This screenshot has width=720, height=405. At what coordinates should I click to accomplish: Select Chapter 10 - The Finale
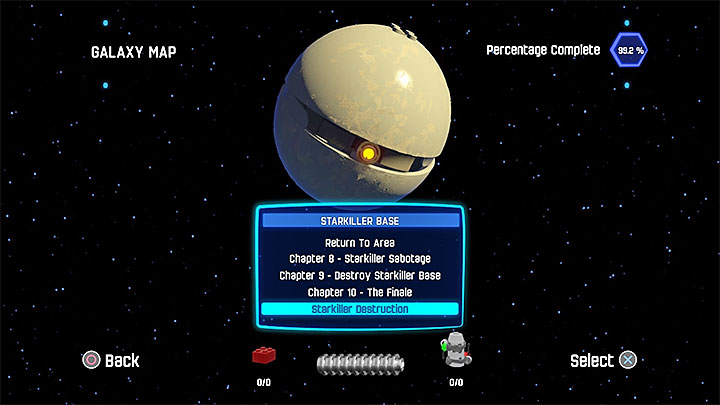tap(359, 292)
